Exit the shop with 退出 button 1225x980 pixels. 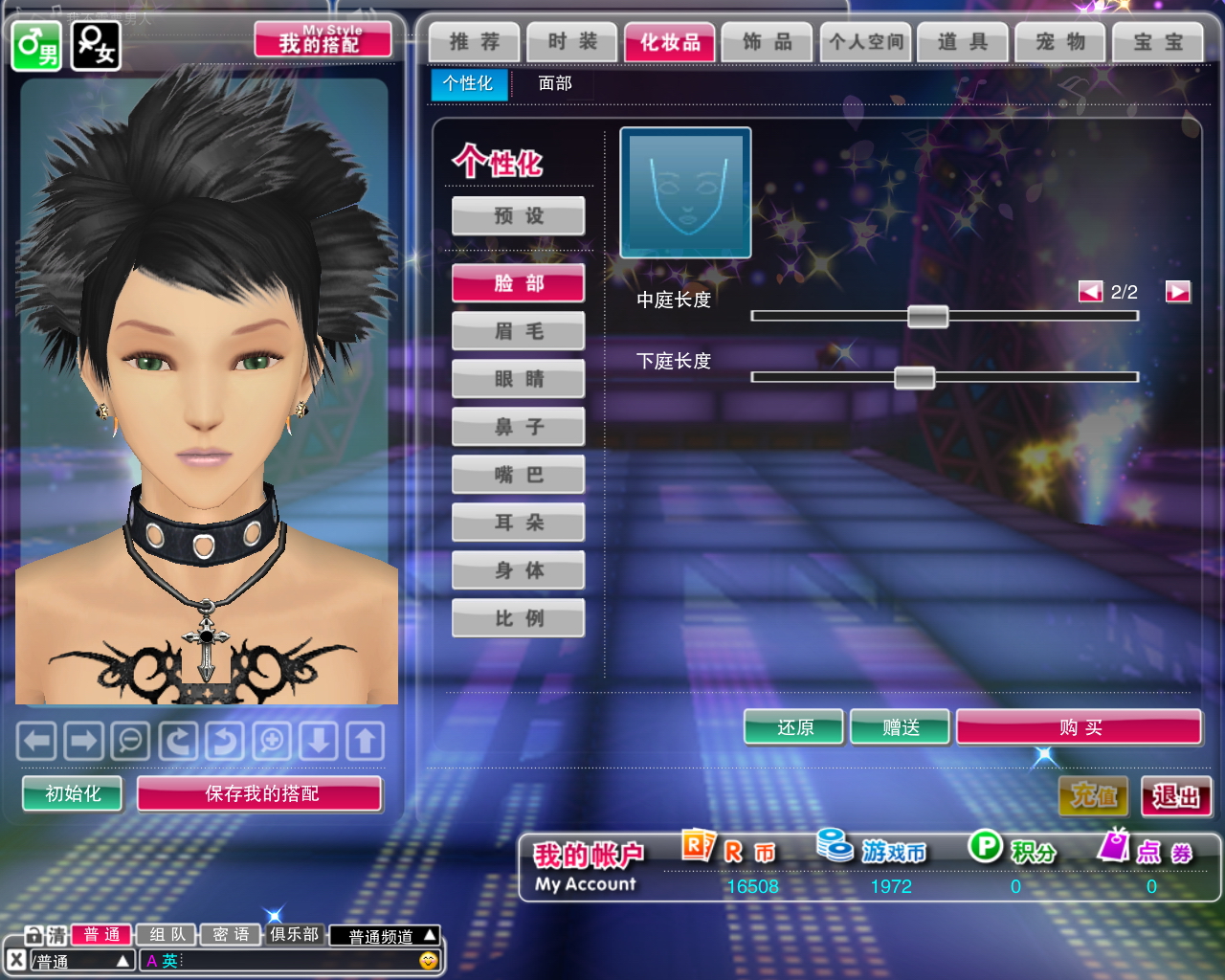pos(1176,796)
